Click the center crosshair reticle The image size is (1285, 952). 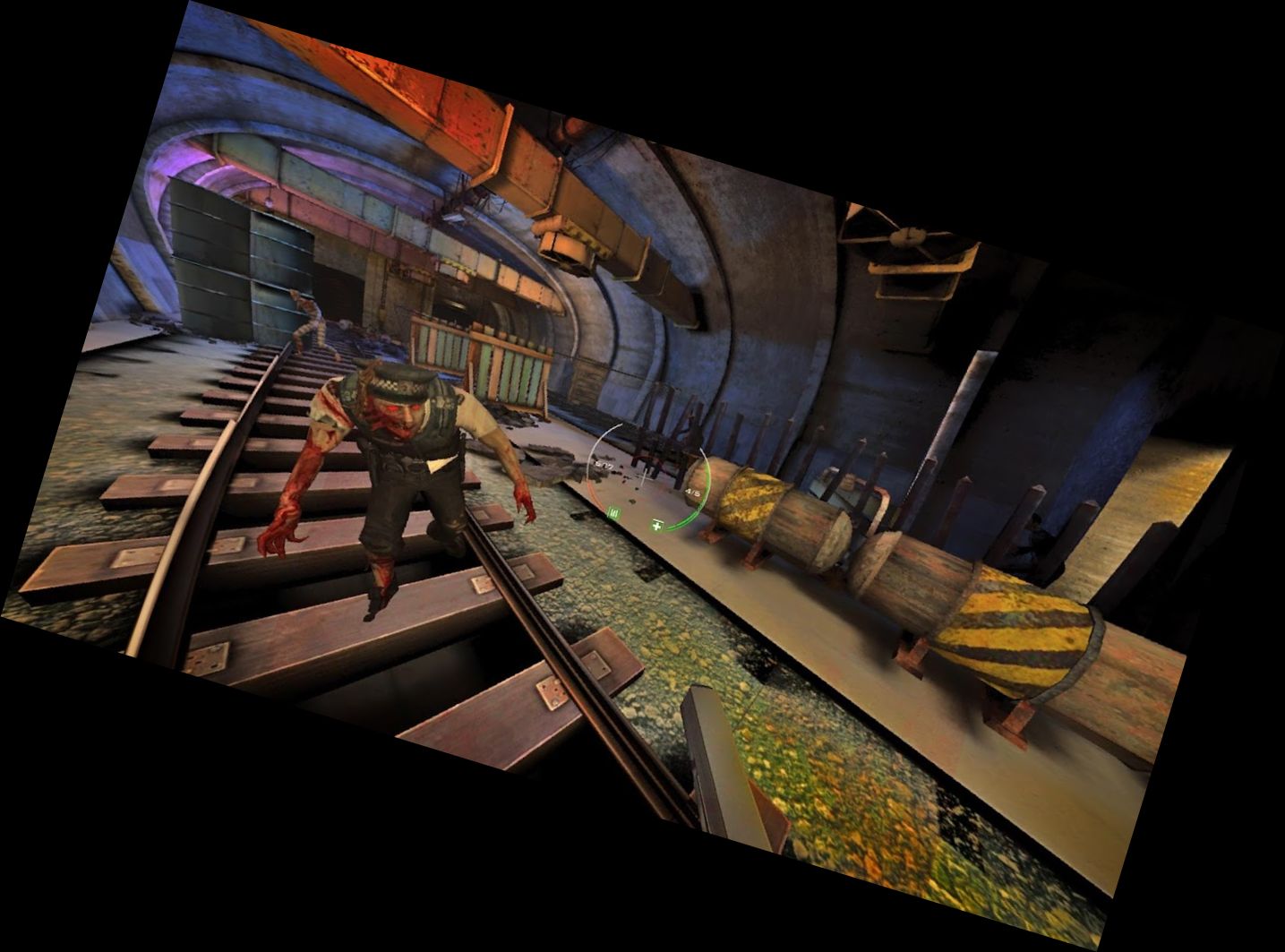[x=643, y=477]
